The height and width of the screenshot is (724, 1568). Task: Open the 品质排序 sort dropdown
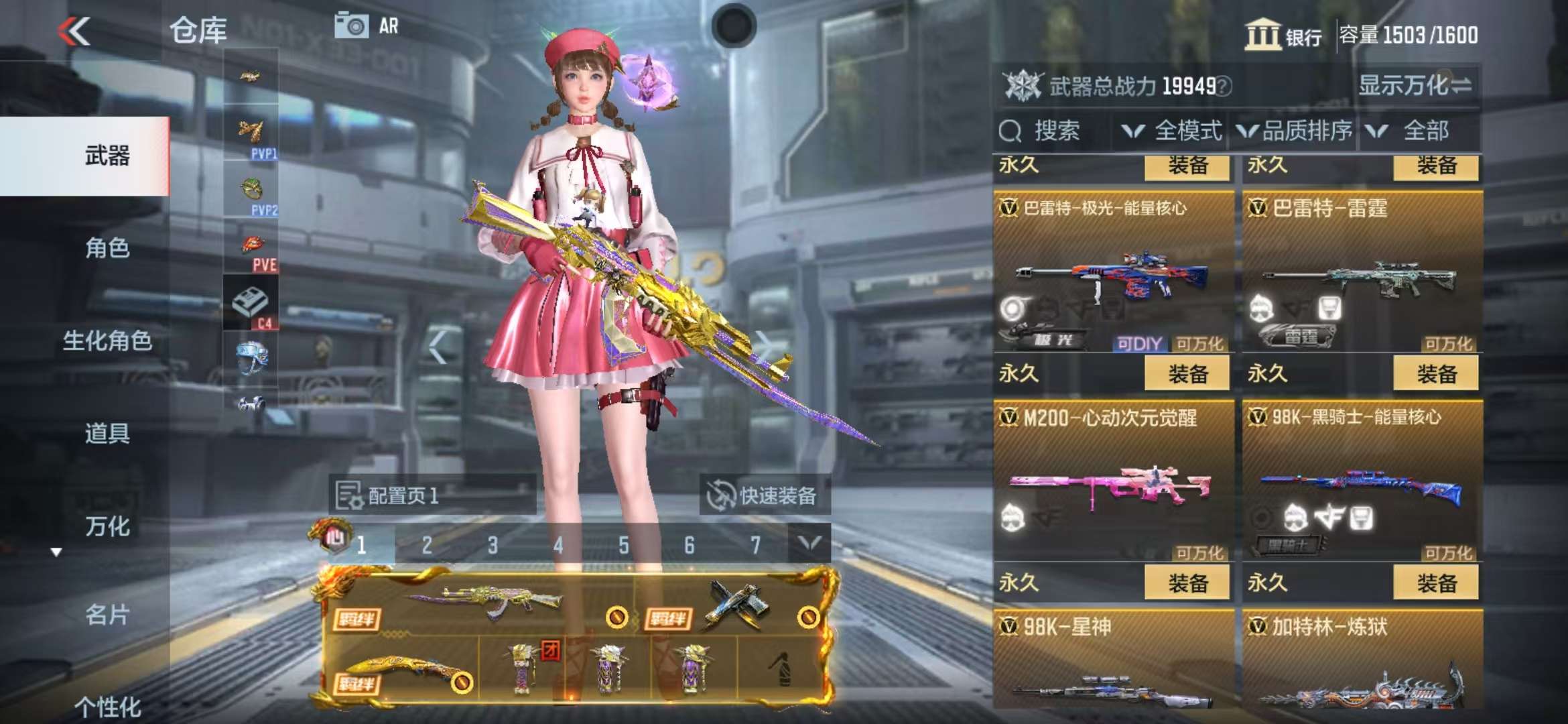click(x=1295, y=131)
